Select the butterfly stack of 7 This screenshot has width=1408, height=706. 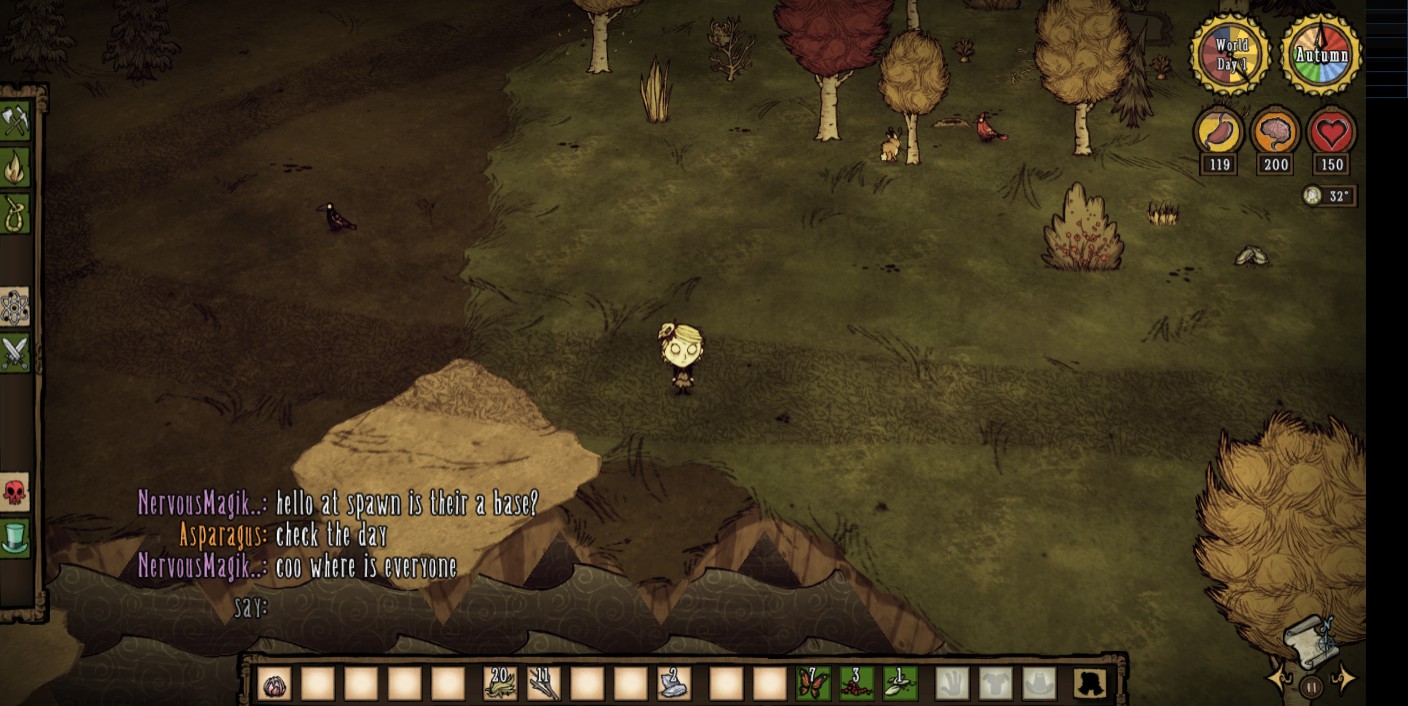point(813,684)
